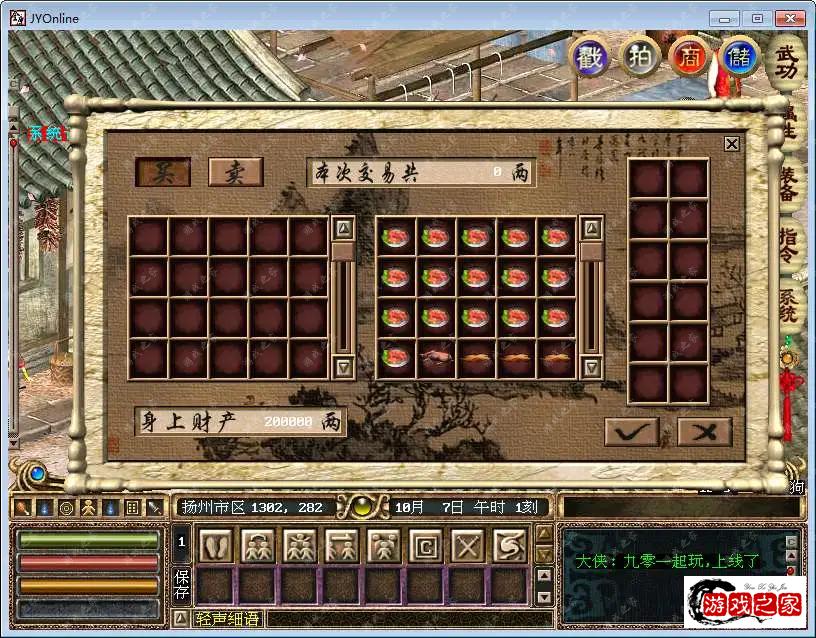
Task: Click the blue 截 orb button
Action: [x=589, y=57]
